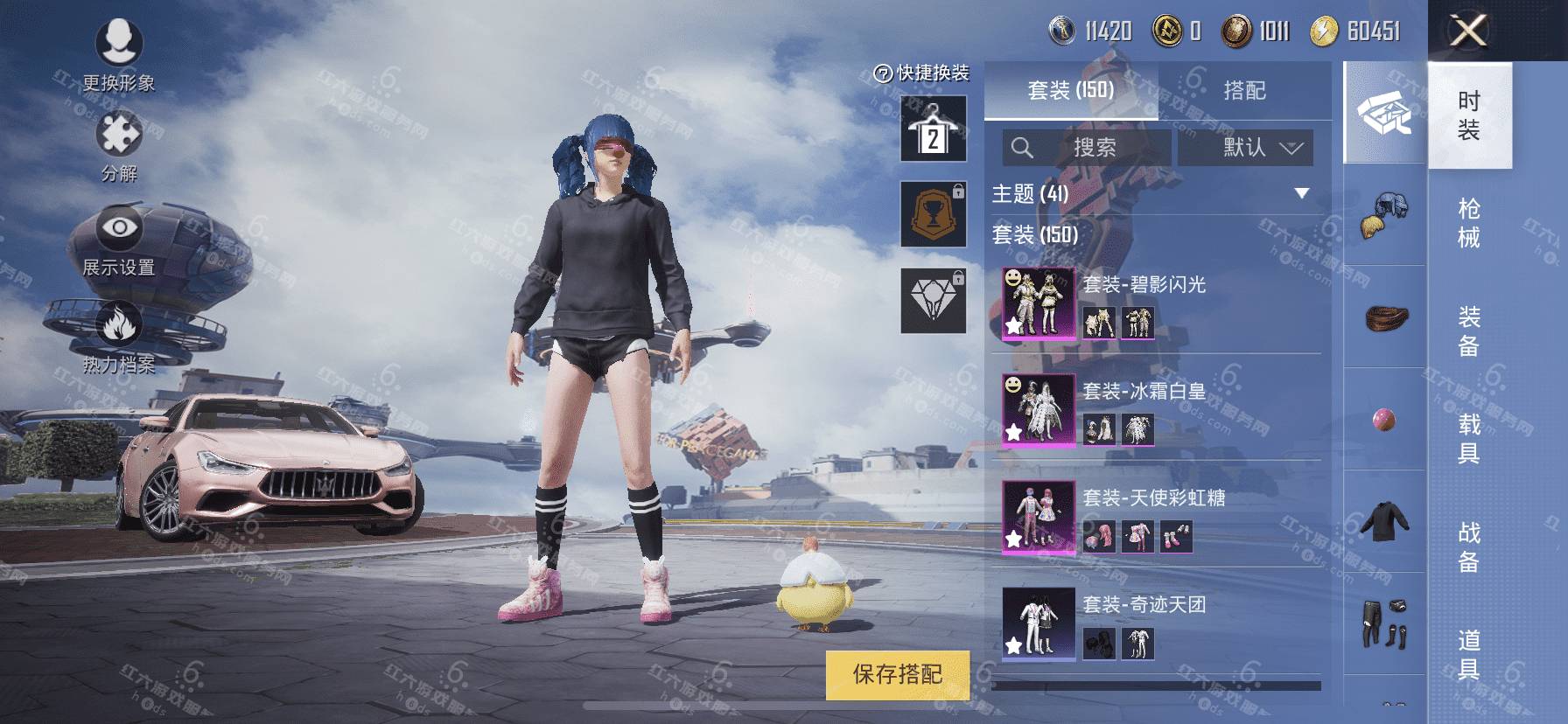Open 展示设置 display settings
Viewport: 1568px width, 724px height.
[118, 241]
